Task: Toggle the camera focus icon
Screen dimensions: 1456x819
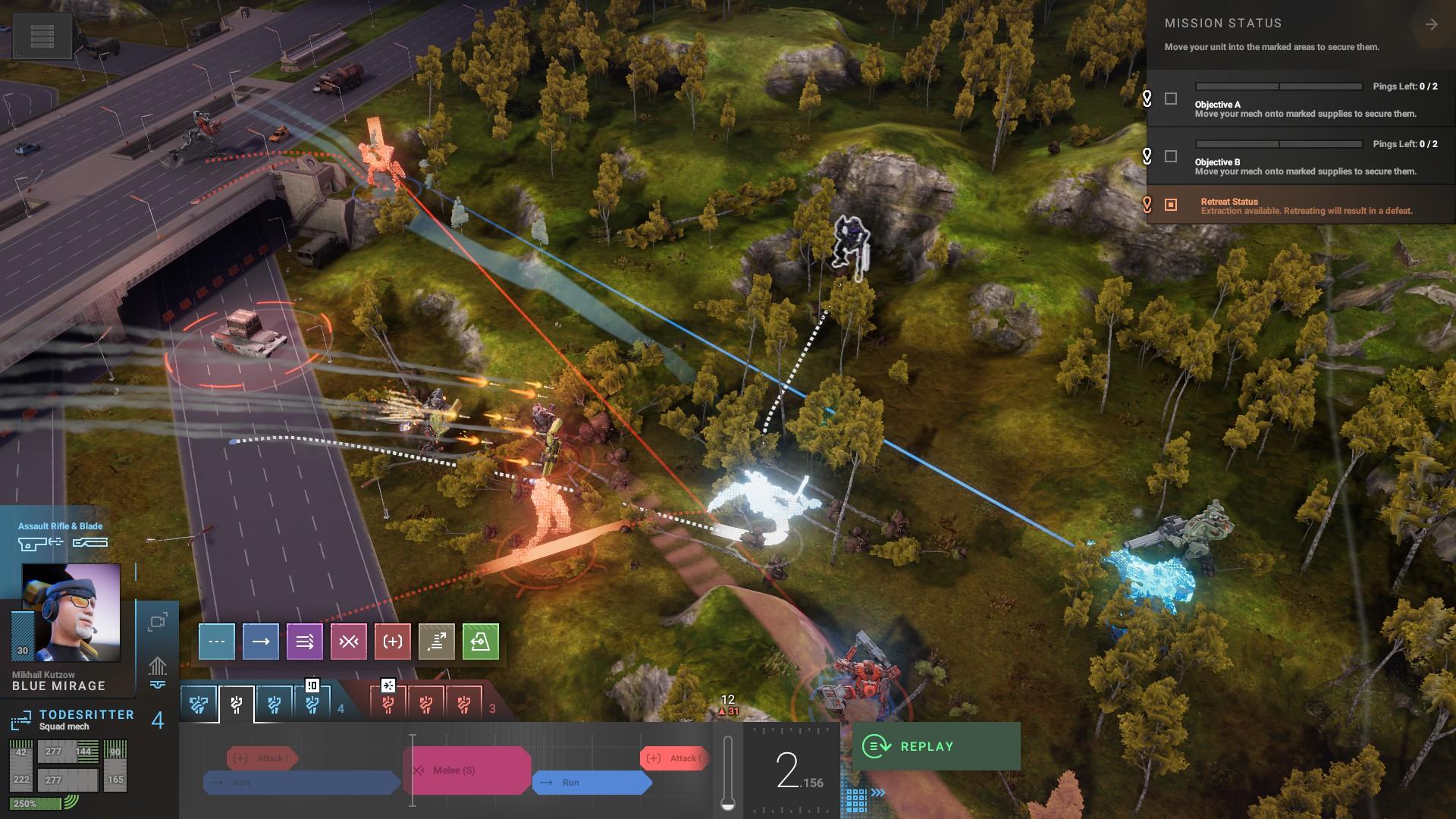Action: [158, 623]
